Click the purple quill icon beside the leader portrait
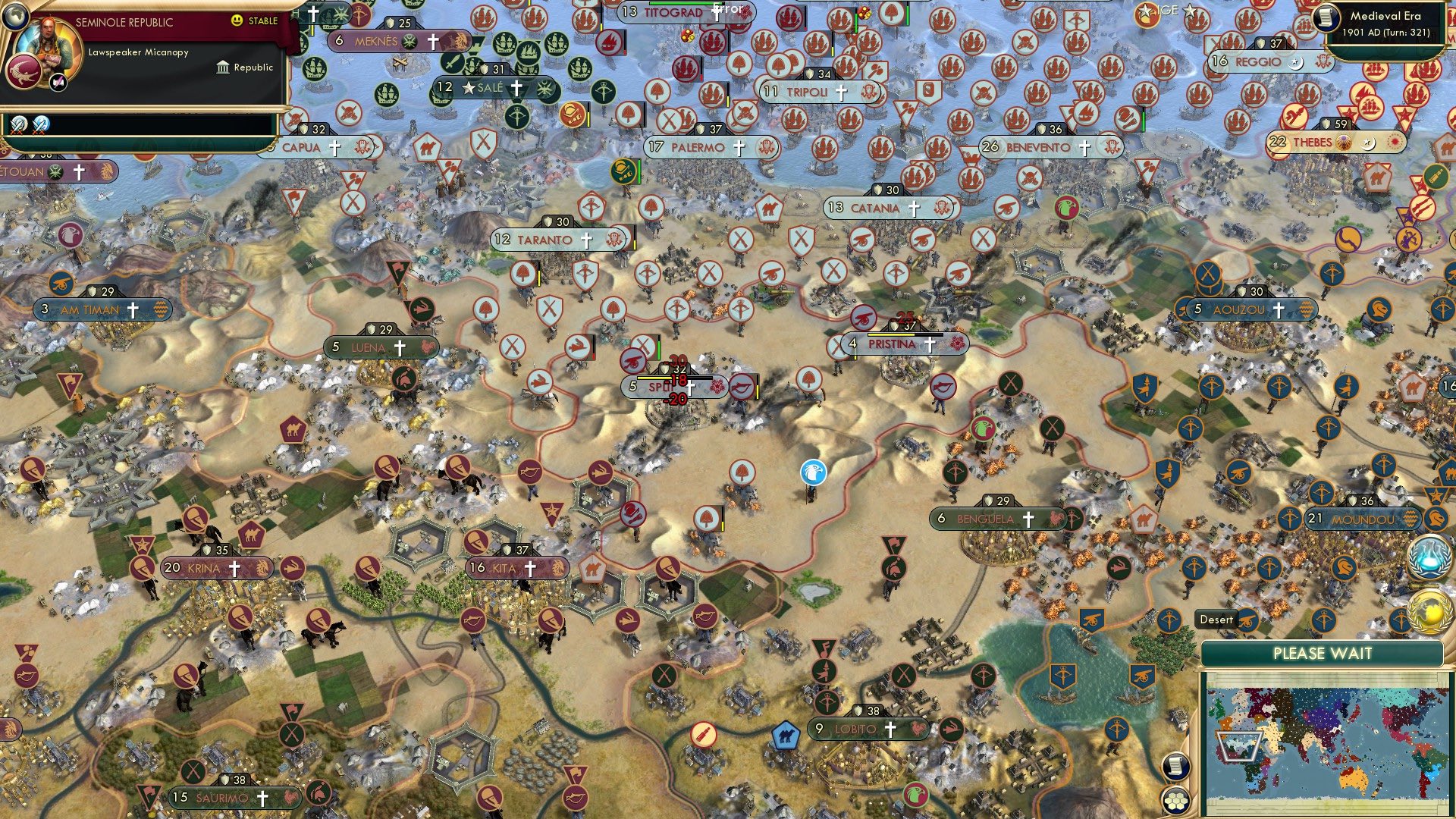 [58, 83]
